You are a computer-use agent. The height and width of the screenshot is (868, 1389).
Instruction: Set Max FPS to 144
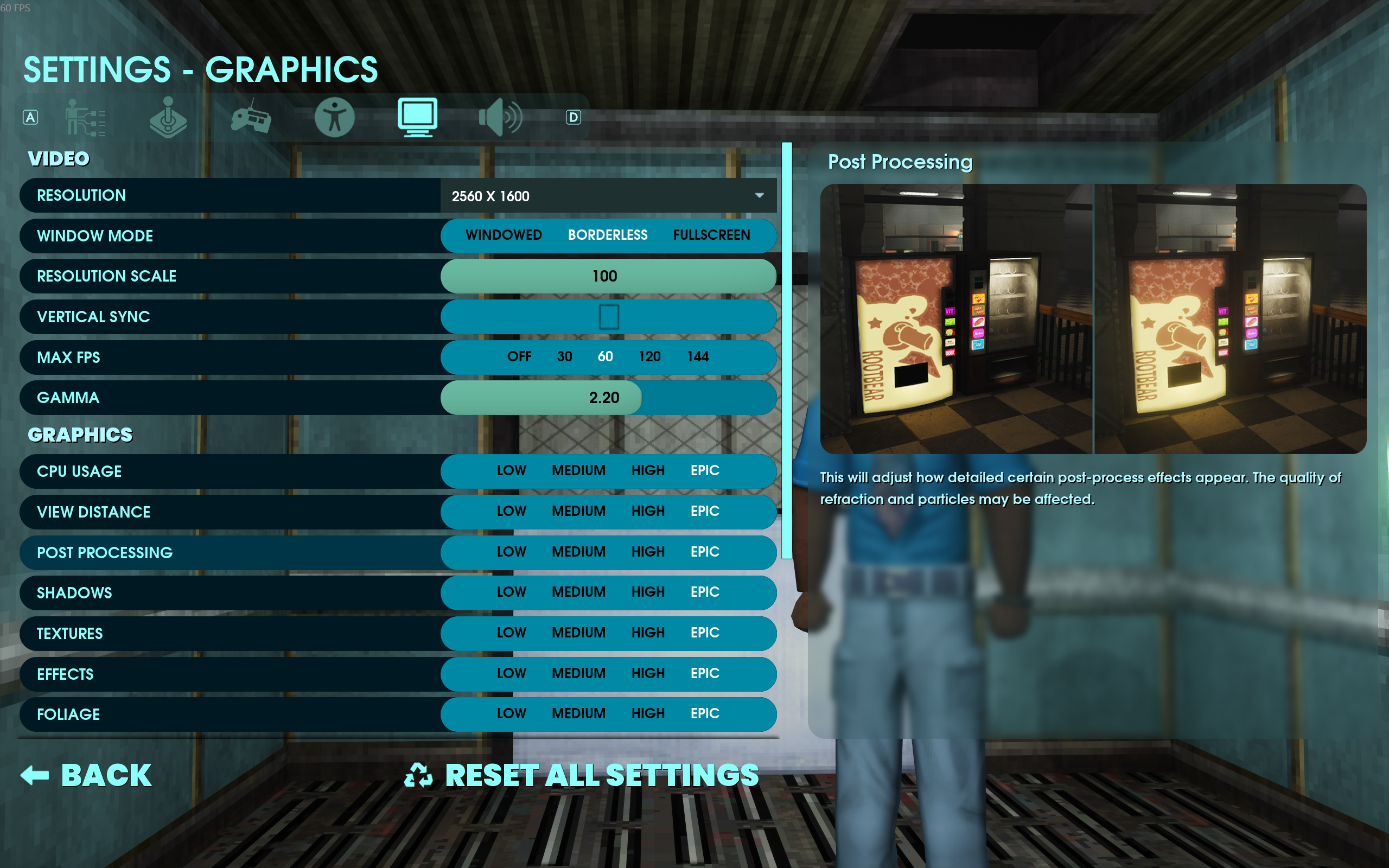(697, 357)
